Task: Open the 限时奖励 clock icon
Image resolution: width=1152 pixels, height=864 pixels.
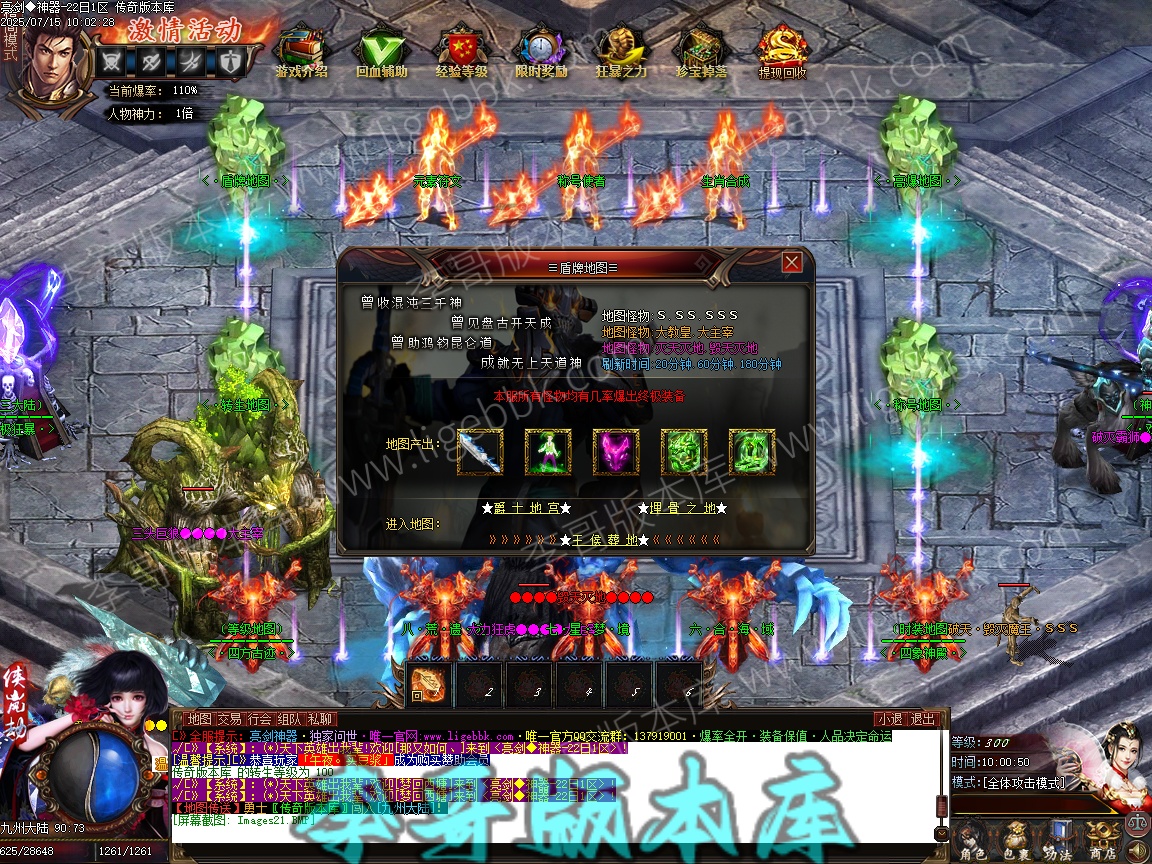Action: [541, 50]
